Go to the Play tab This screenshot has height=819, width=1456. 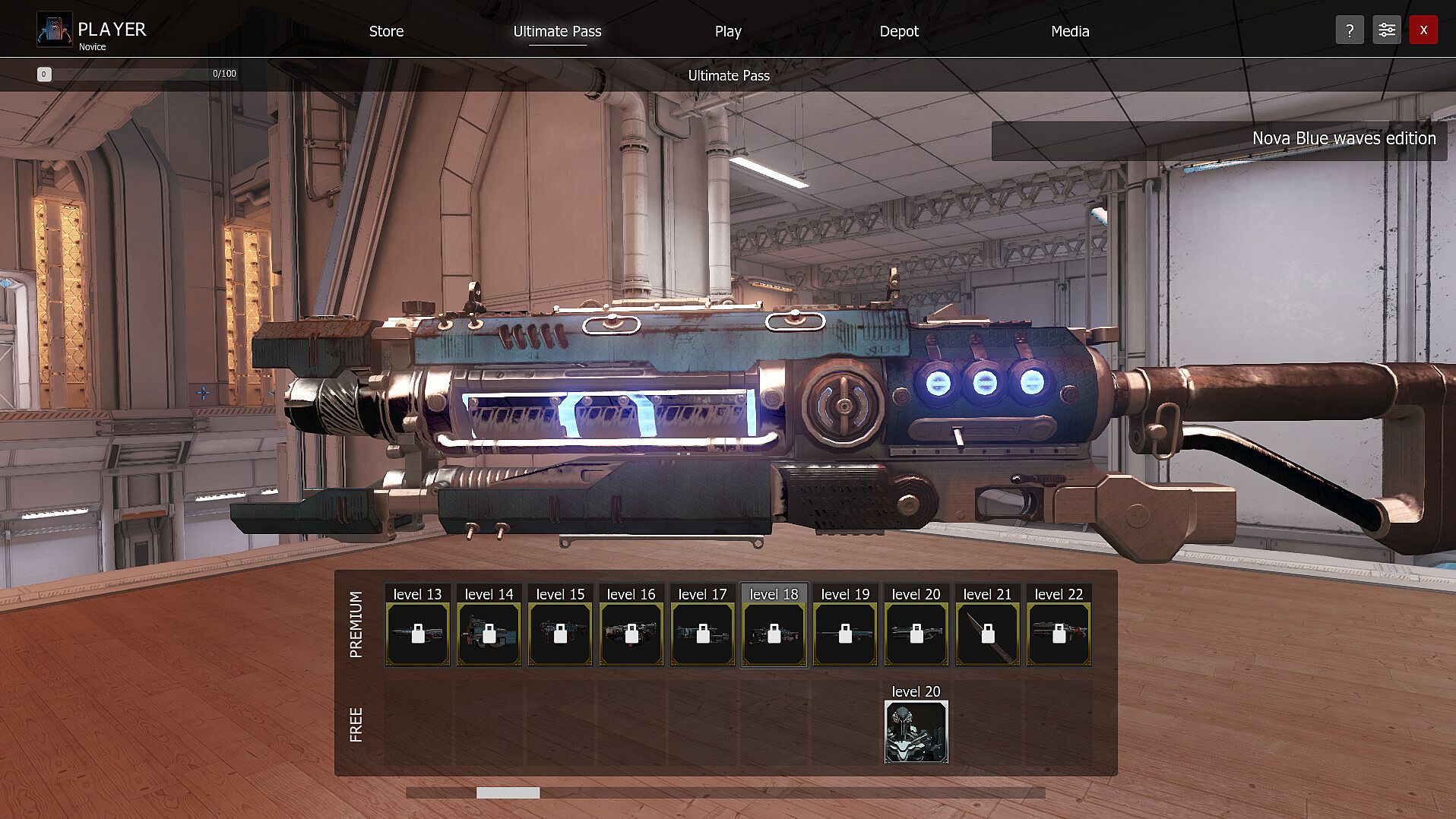click(727, 31)
